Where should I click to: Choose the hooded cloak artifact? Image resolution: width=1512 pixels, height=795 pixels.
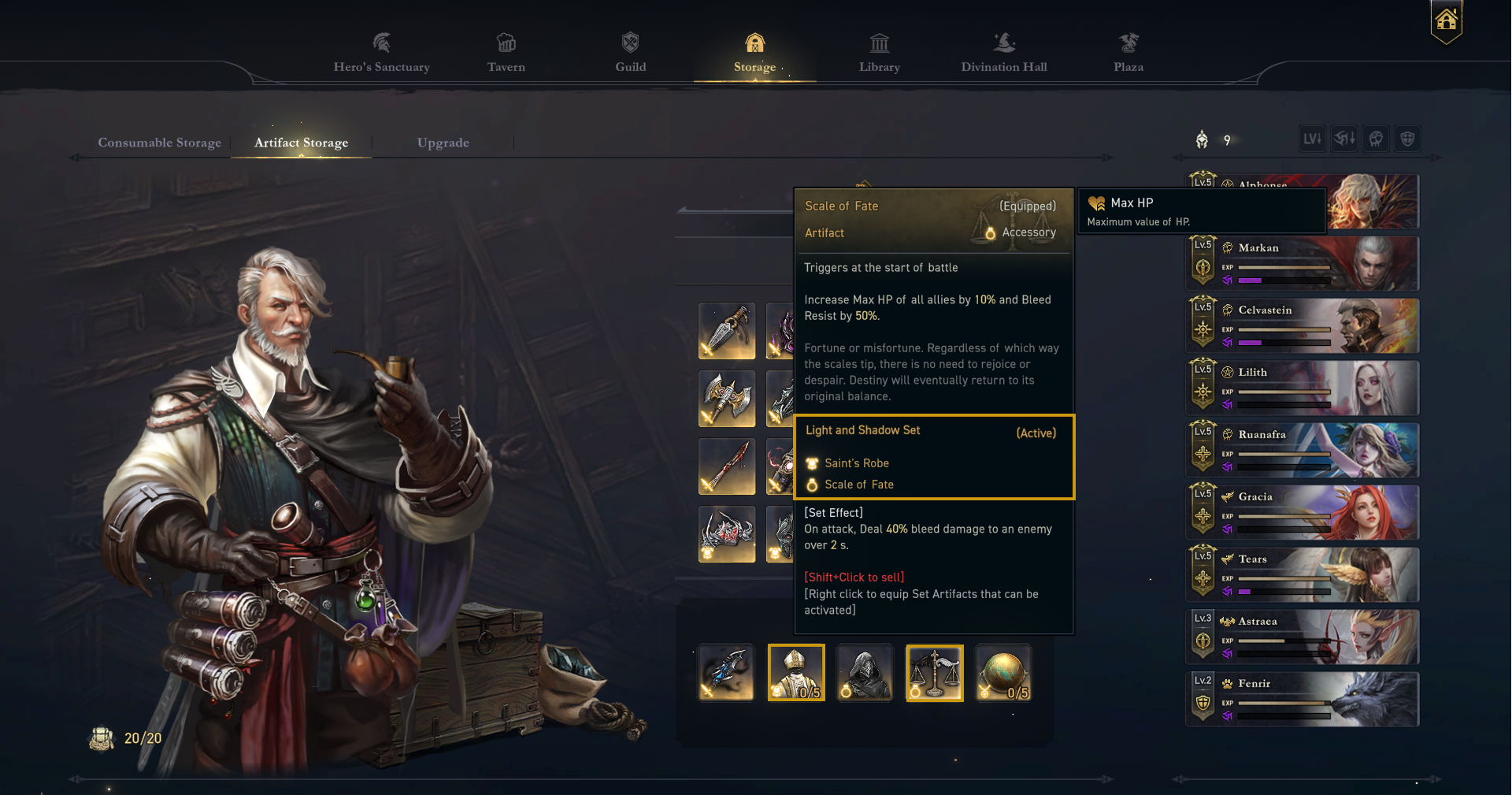(865, 672)
